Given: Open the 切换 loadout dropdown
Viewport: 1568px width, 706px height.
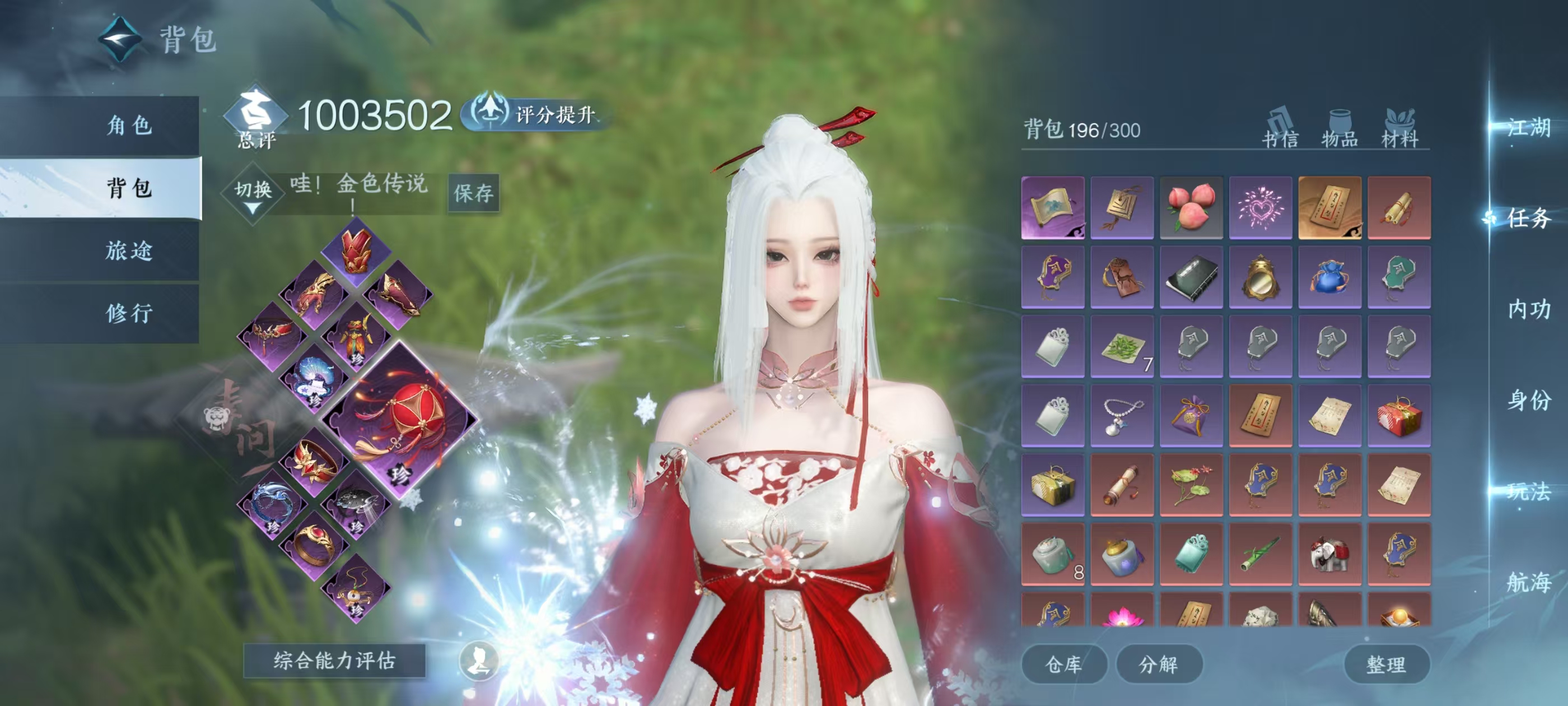Looking at the screenshot, I should pos(253,194).
